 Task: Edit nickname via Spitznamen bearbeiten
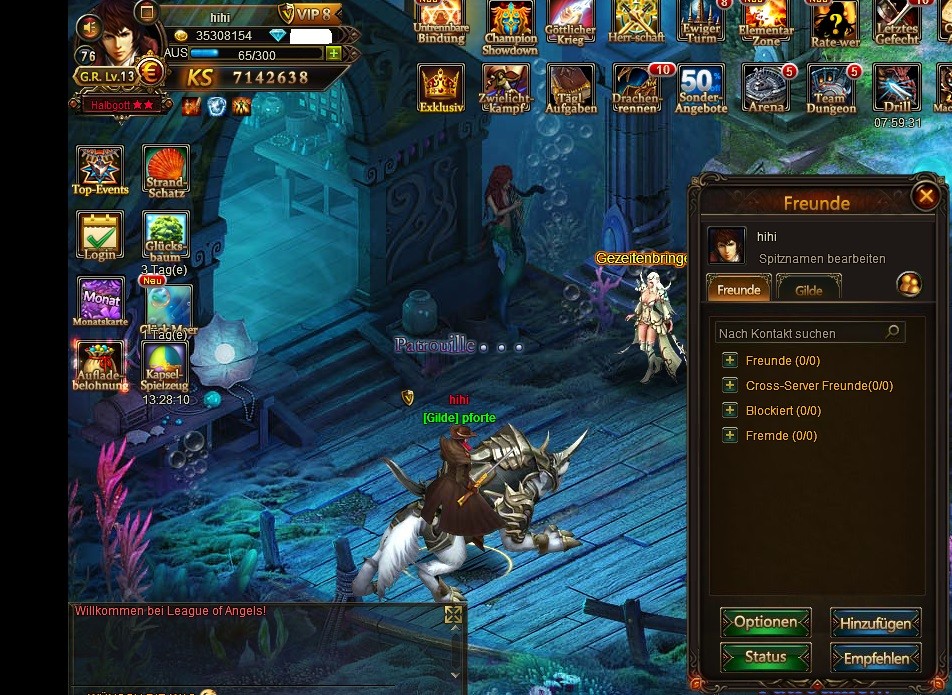[x=822, y=259]
